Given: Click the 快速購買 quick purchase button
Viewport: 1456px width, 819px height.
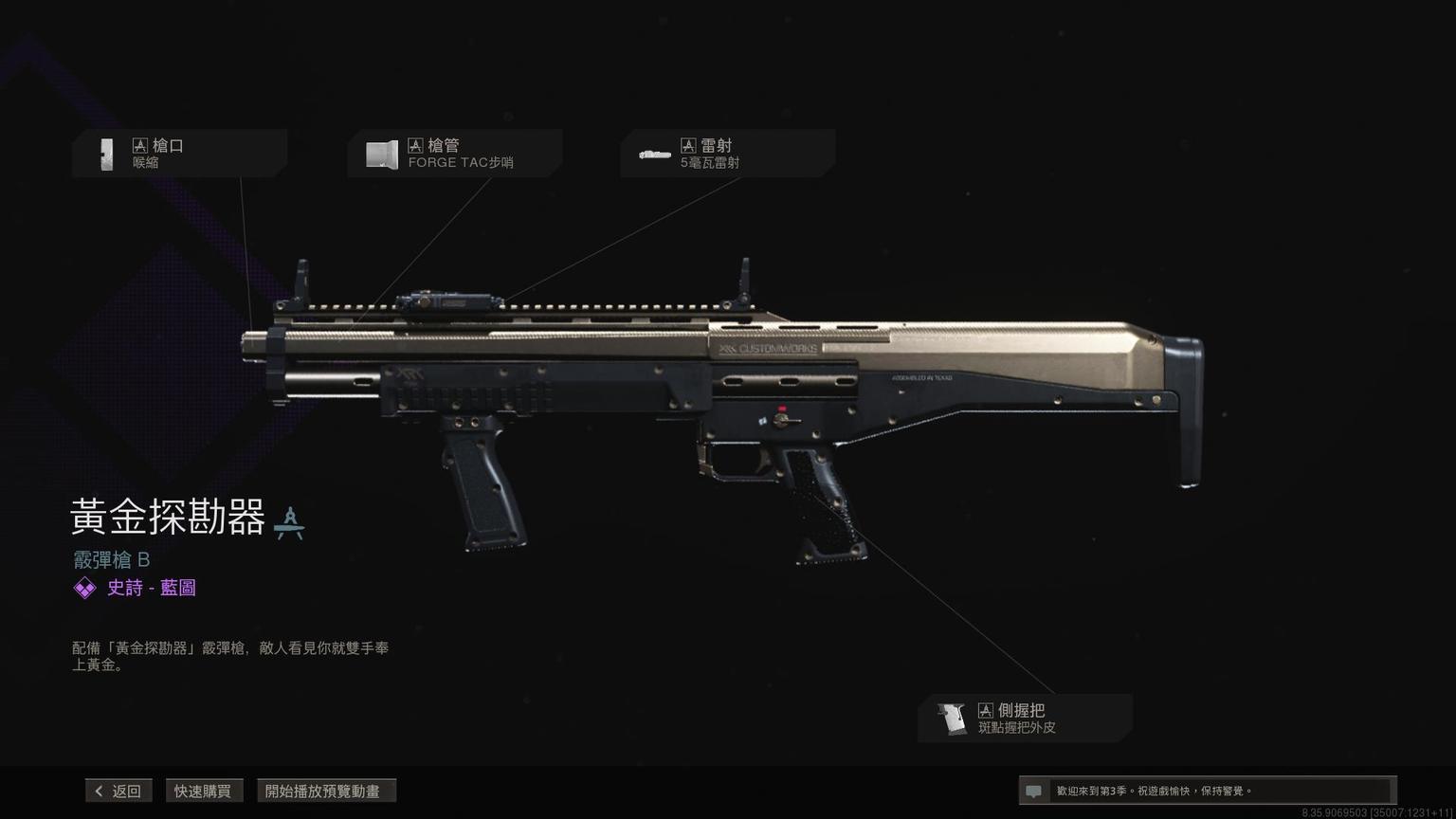Looking at the screenshot, I should point(203,791).
